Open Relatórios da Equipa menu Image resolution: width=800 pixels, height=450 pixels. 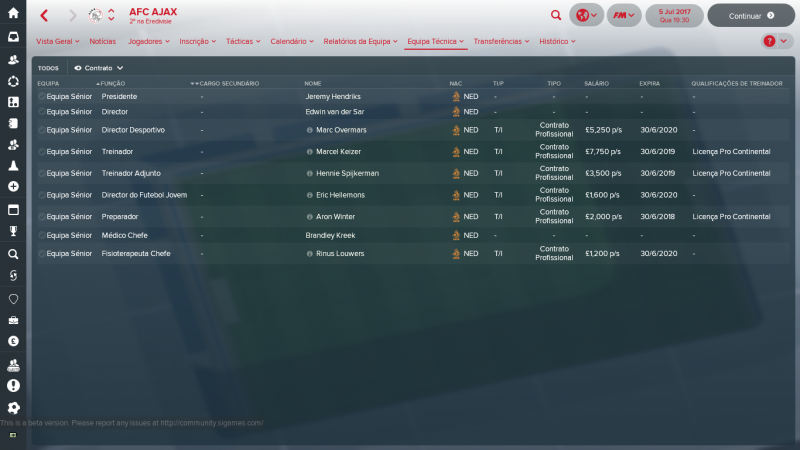tap(360, 42)
